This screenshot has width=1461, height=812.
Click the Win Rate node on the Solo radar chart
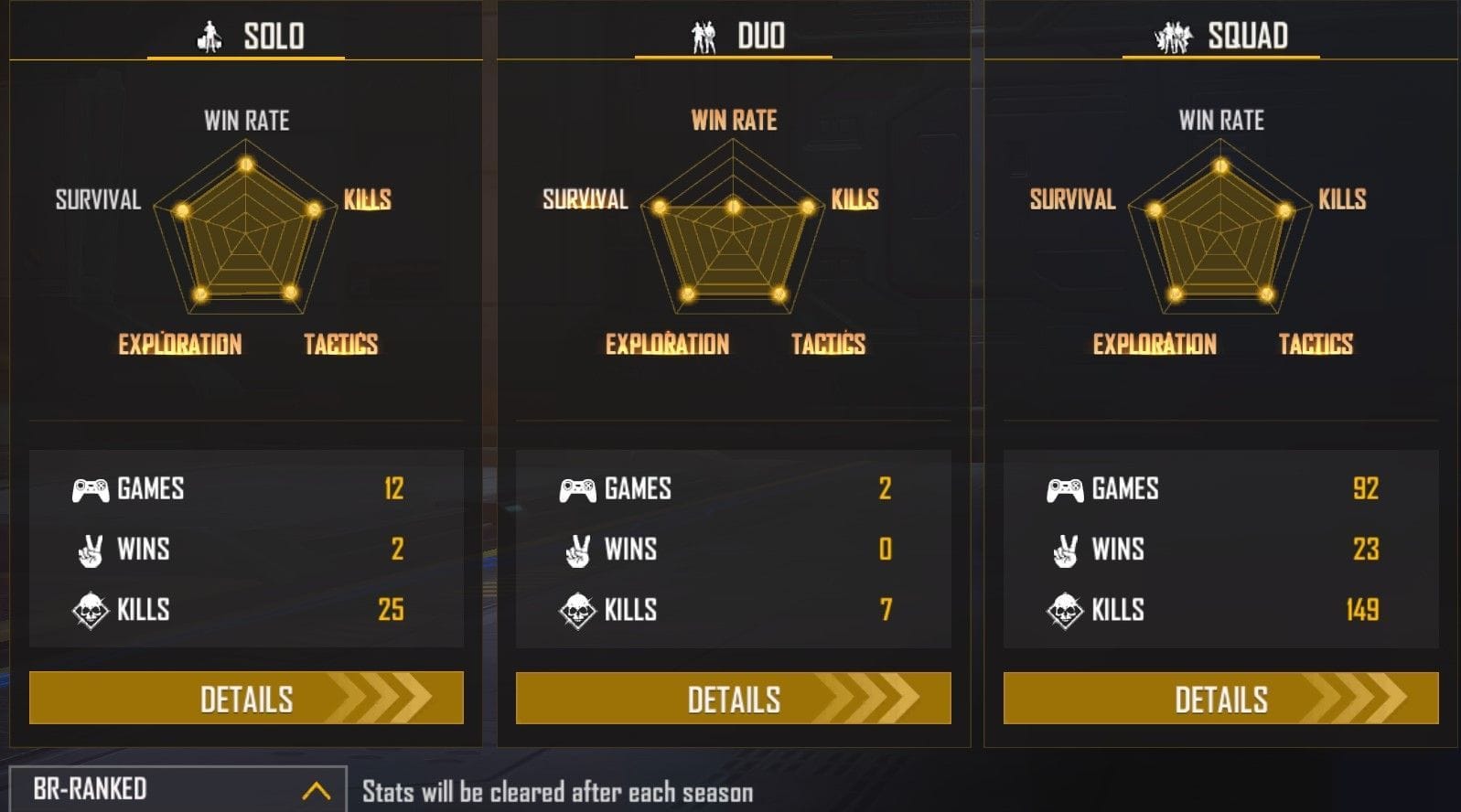(x=245, y=166)
